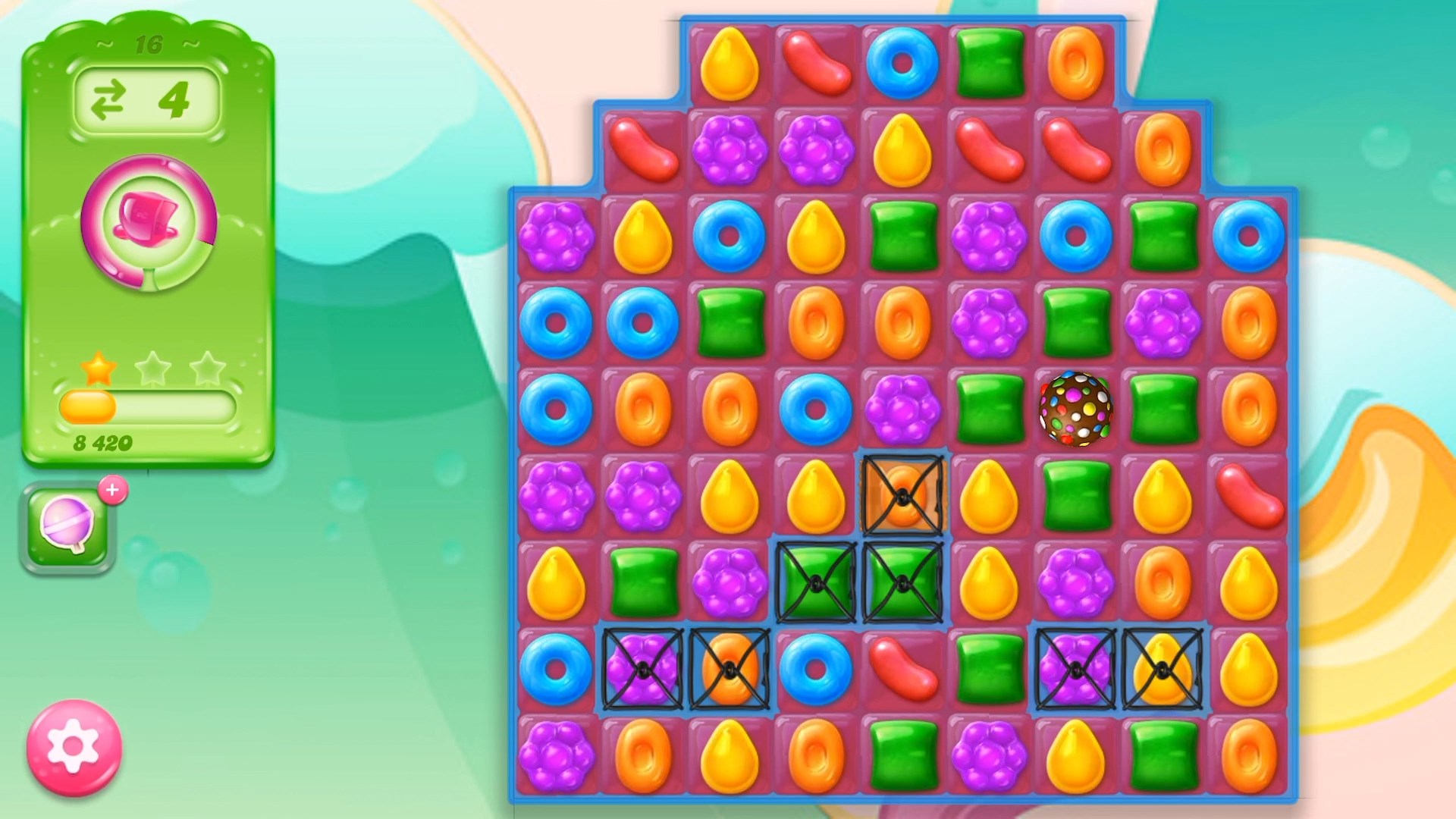Click the level progress bar

(x=146, y=407)
